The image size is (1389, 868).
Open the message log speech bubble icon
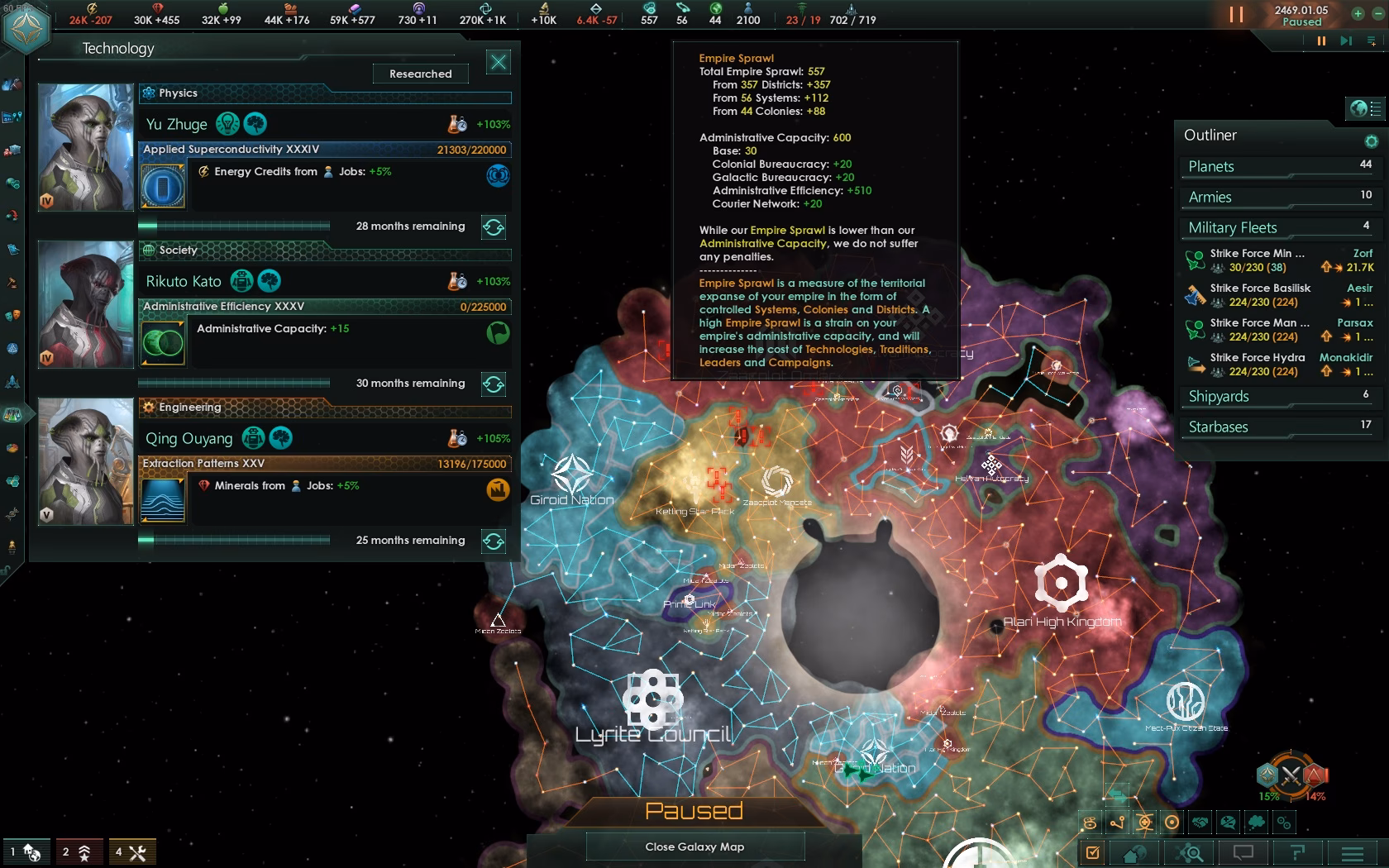(x=1244, y=853)
